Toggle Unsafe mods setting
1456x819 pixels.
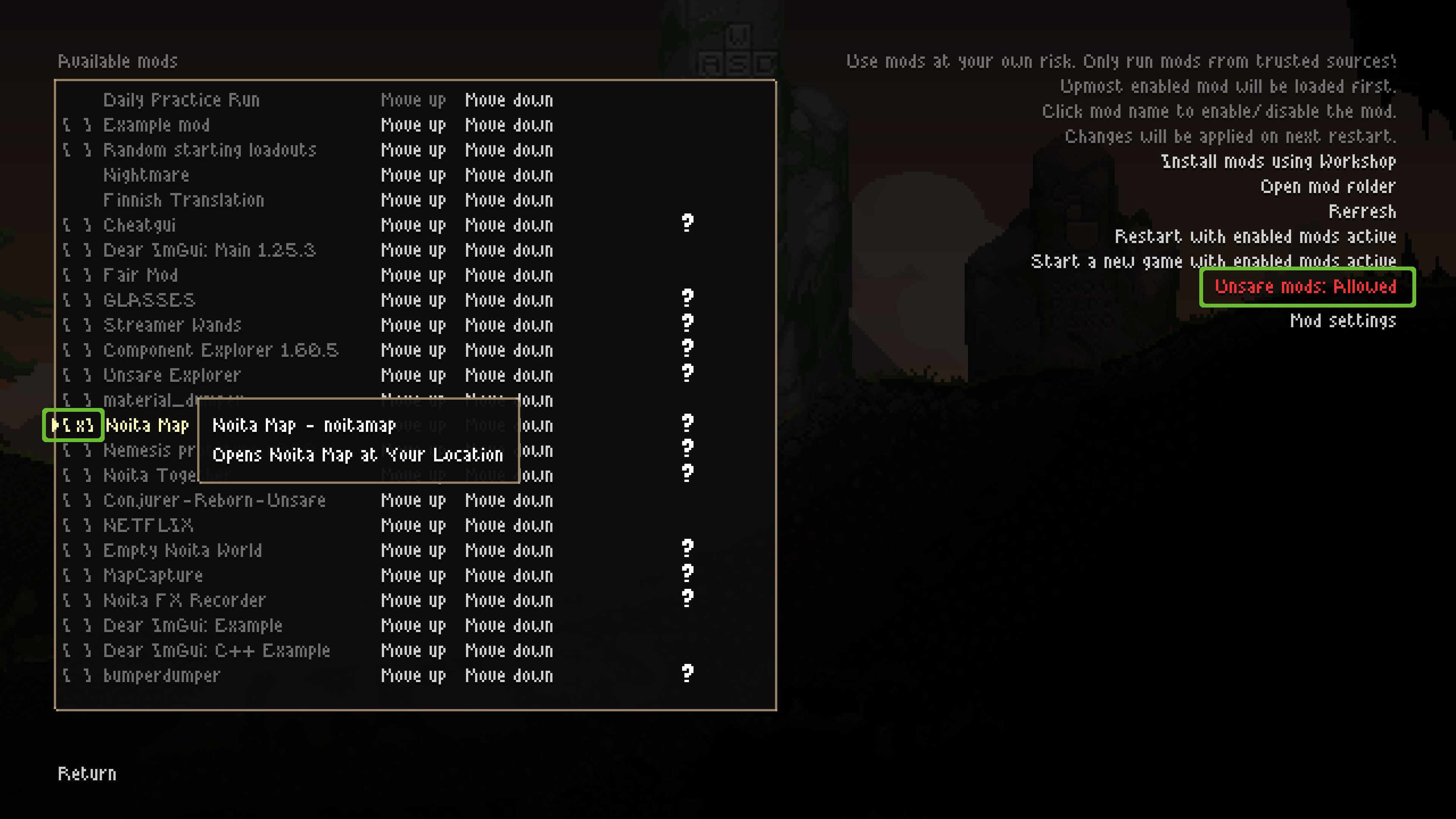pyautogui.click(x=1306, y=287)
